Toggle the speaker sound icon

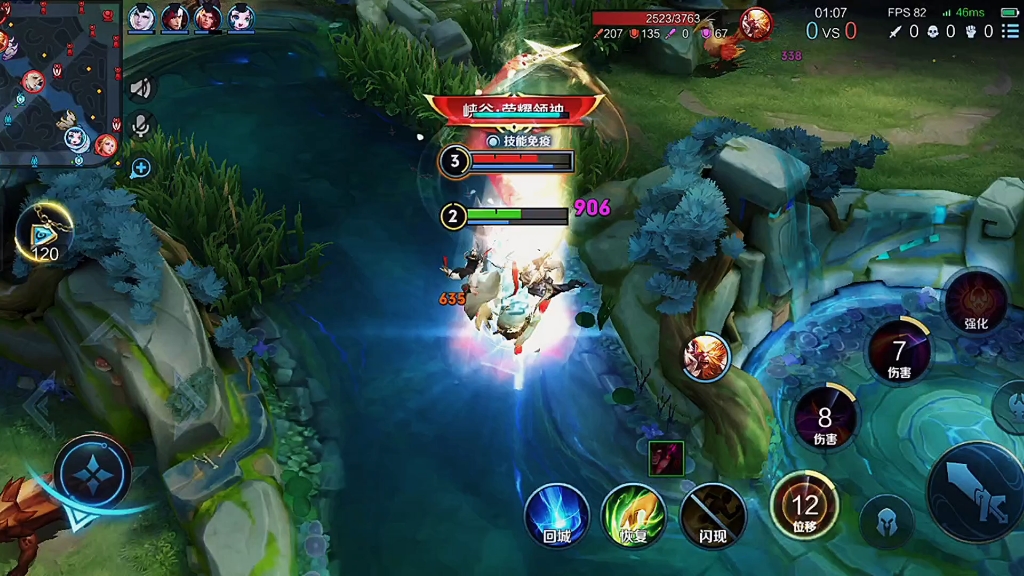pos(141,88)
